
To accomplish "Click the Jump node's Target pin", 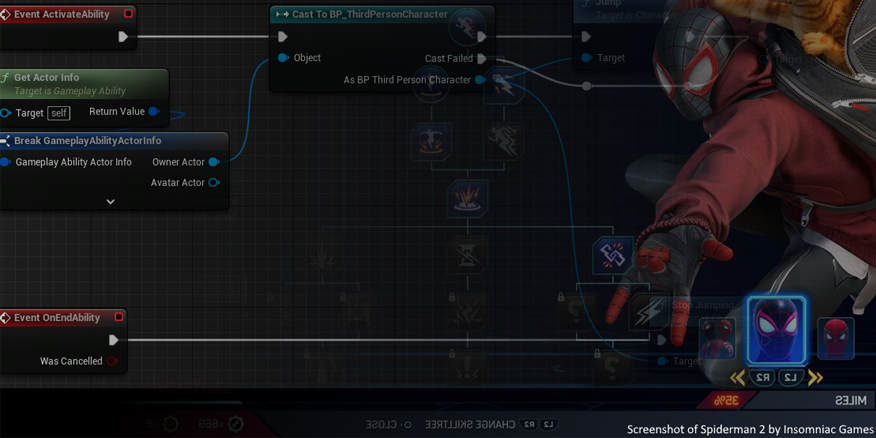I will (x=587, y=58).
